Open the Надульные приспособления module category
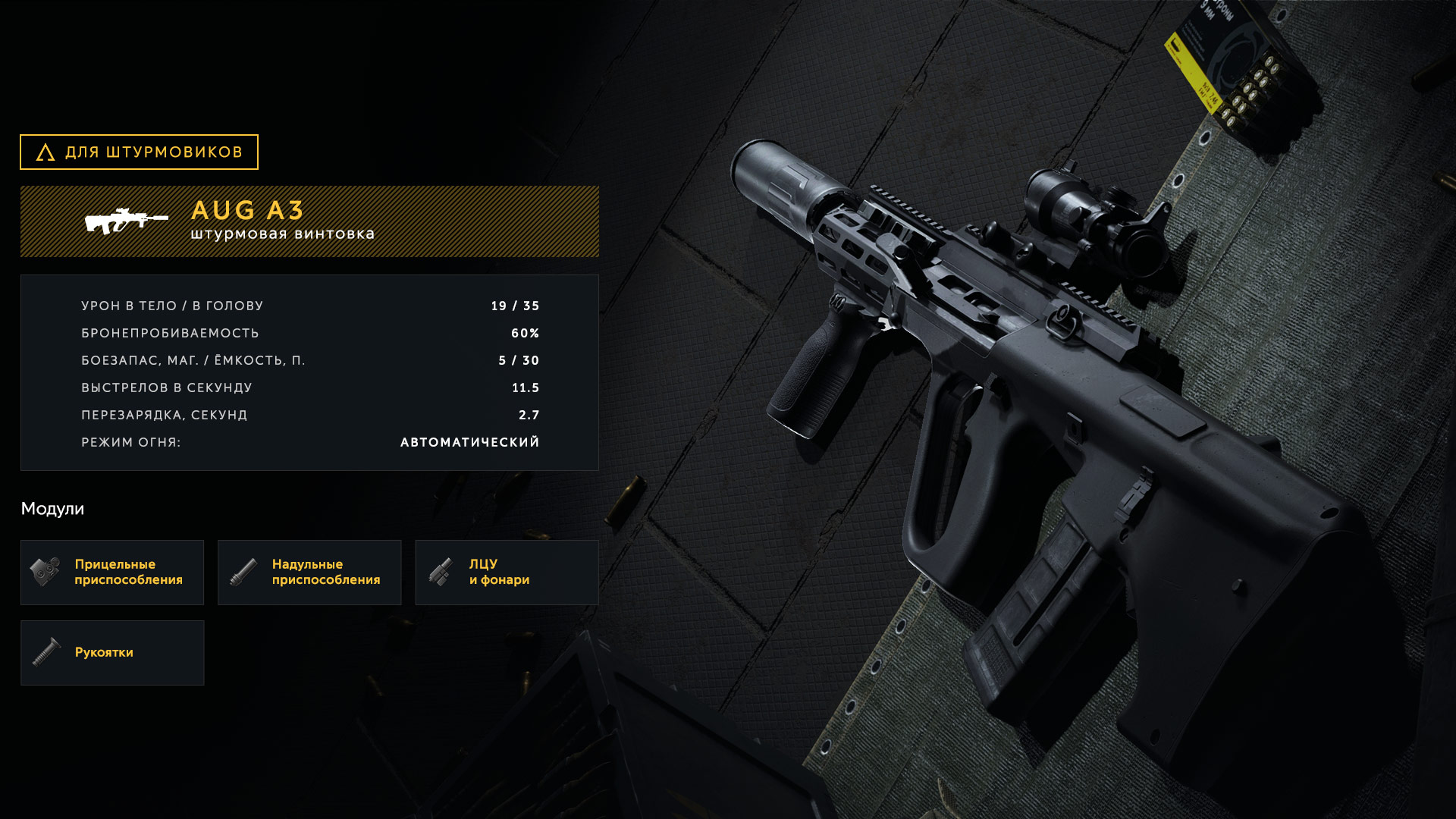This screenshot has height=819, width=1456. [309, 573]
